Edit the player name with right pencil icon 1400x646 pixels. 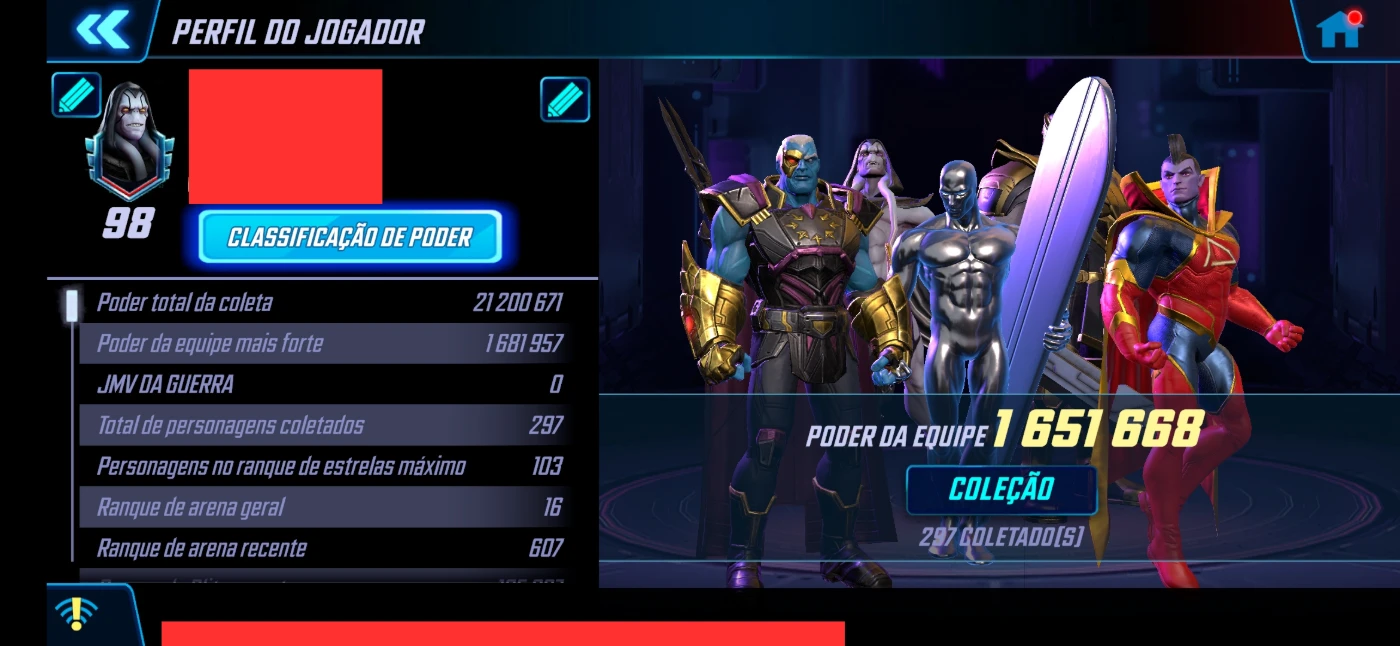(565, 100)
